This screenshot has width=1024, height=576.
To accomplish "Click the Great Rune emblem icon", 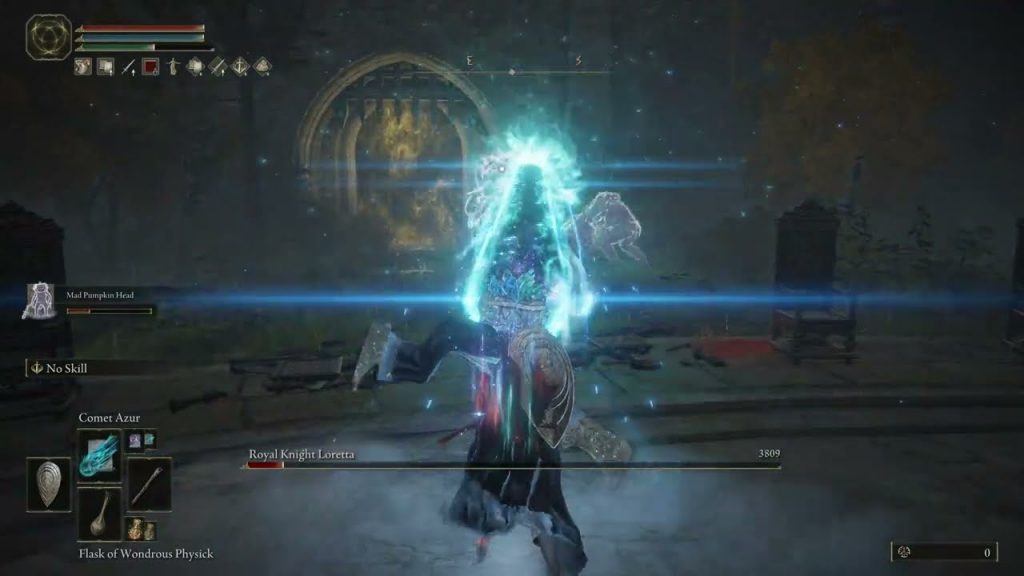I will click(47, 36).
